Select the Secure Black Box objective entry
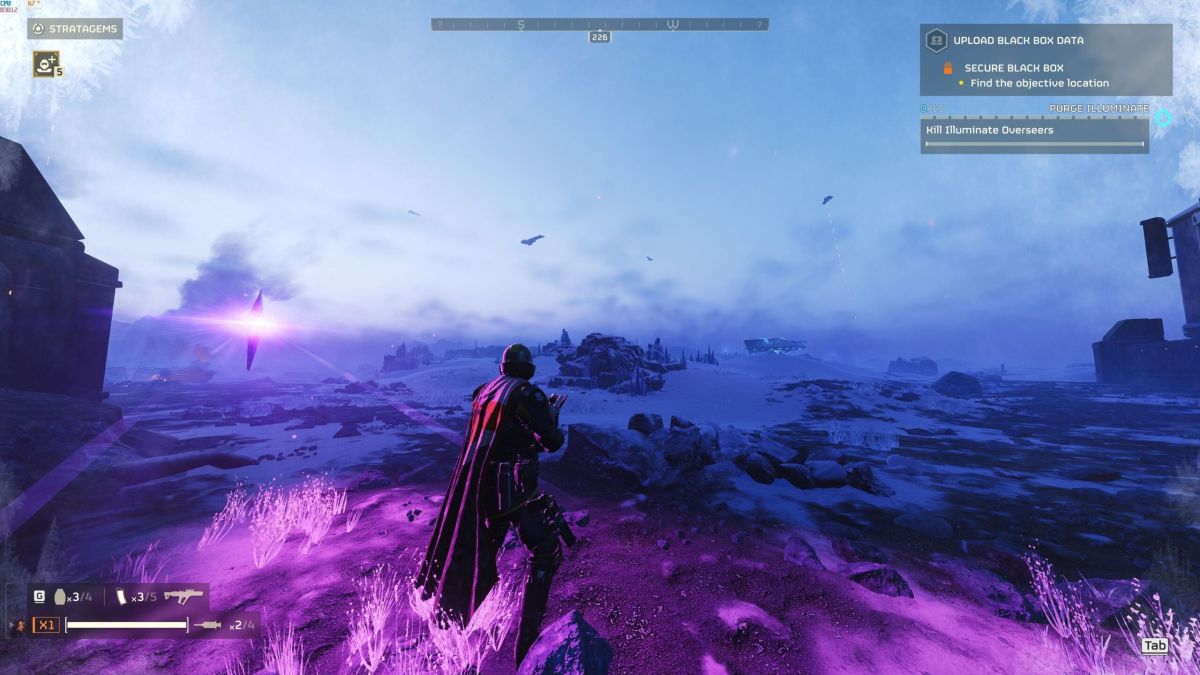The height and width of the screenshot is (675, 1200). coord(1013,68)
